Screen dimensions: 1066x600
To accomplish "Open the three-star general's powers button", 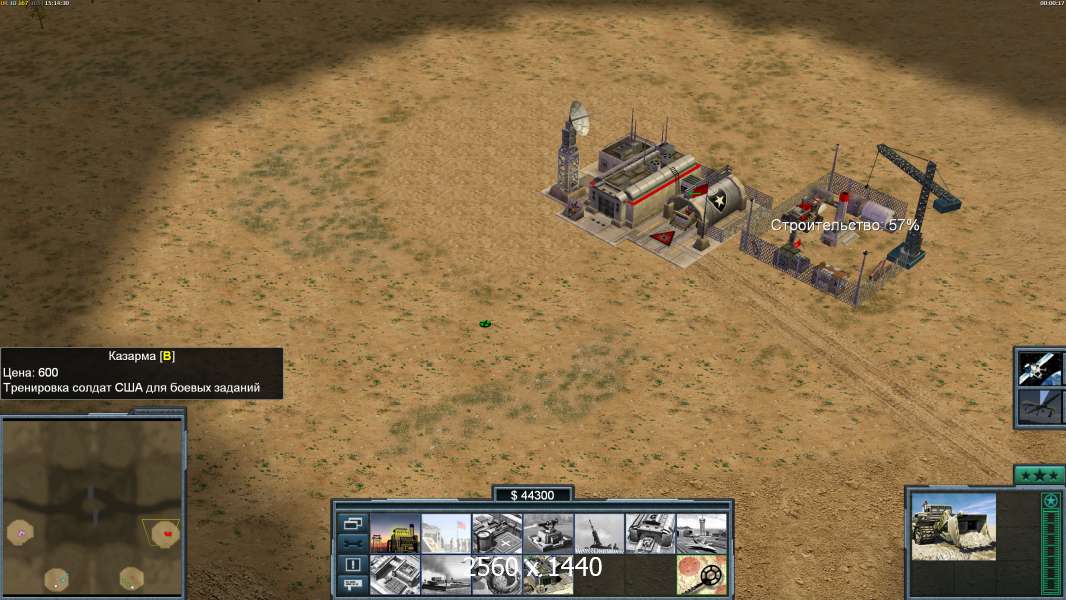I will 1039,475.
